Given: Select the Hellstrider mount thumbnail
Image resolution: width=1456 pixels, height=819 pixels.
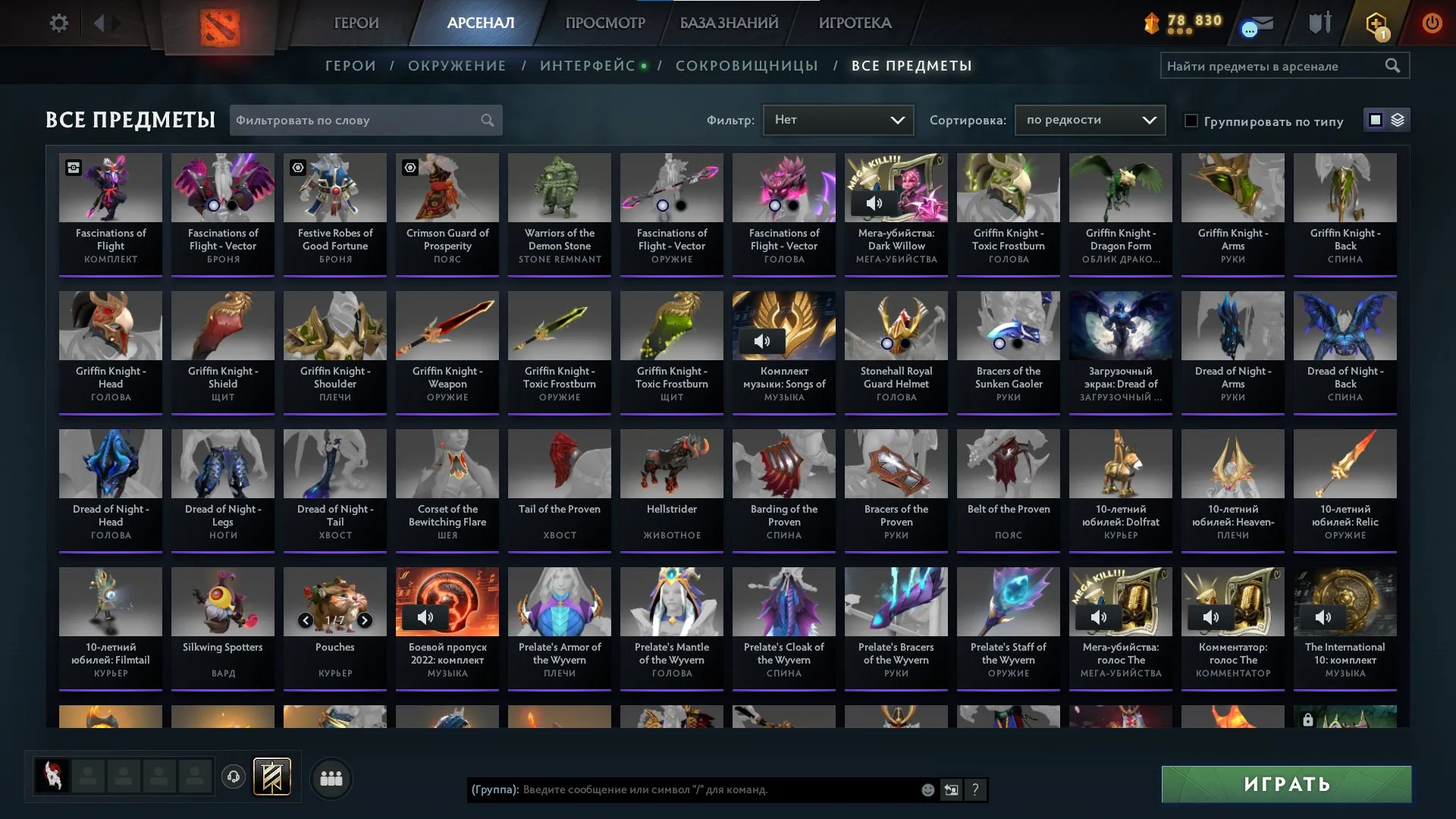Looking at the screenshot, I should coord(671,463).
